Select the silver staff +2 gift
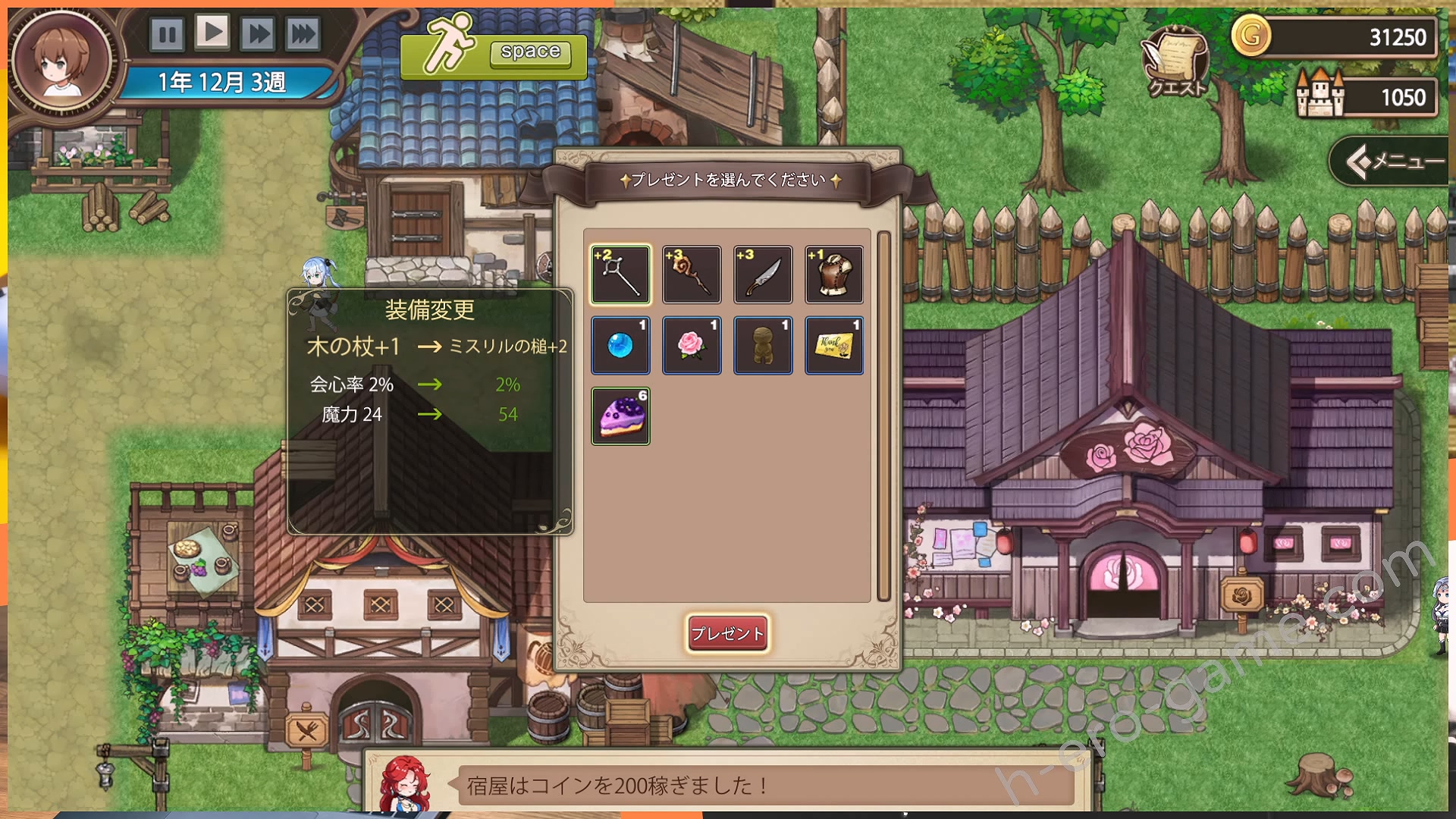This screenshot has height=819, width=1456. (x=620, y=275)
